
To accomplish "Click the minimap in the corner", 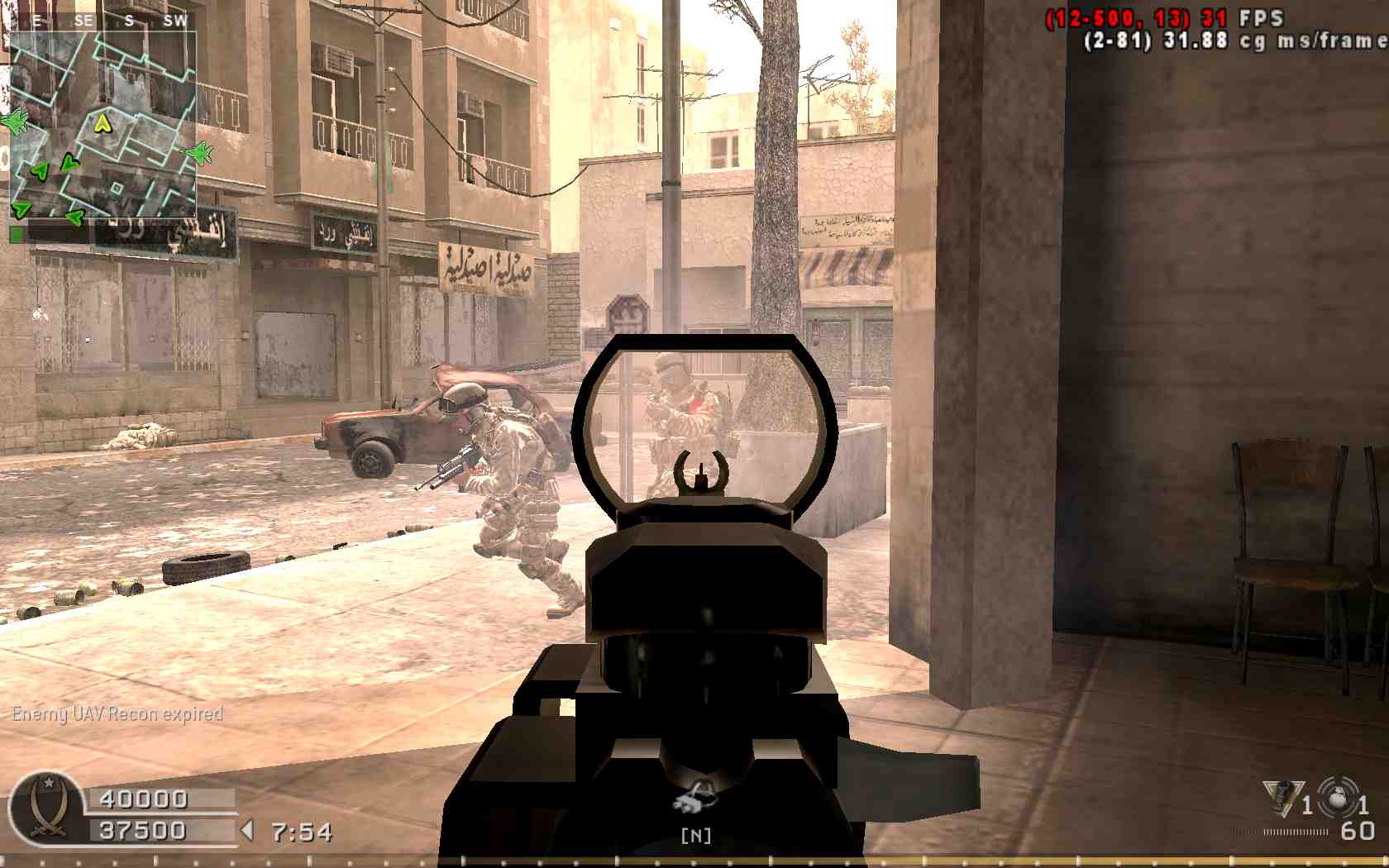I will tap(103, 124).
